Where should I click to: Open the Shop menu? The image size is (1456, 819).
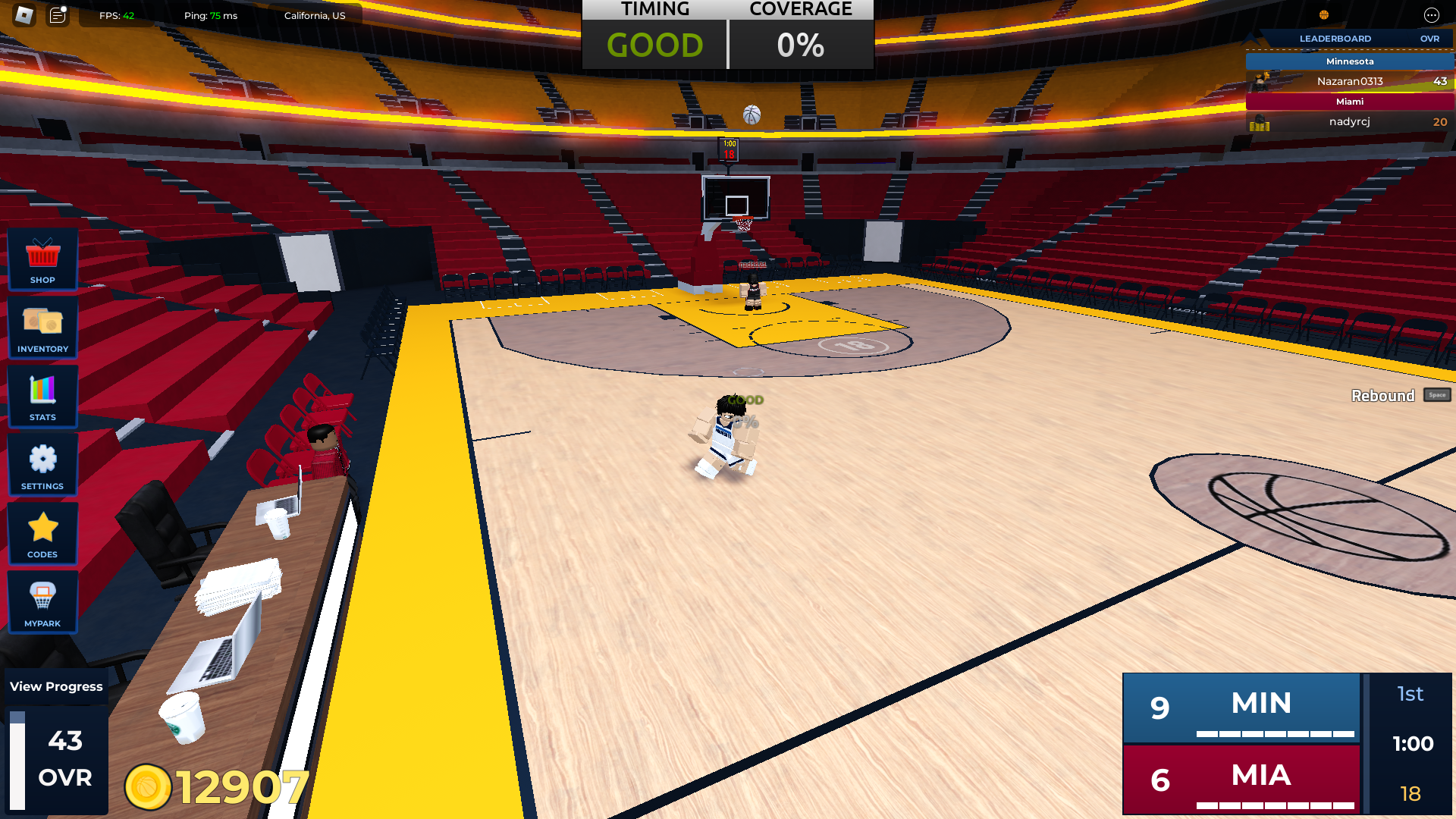pos(42,259)
